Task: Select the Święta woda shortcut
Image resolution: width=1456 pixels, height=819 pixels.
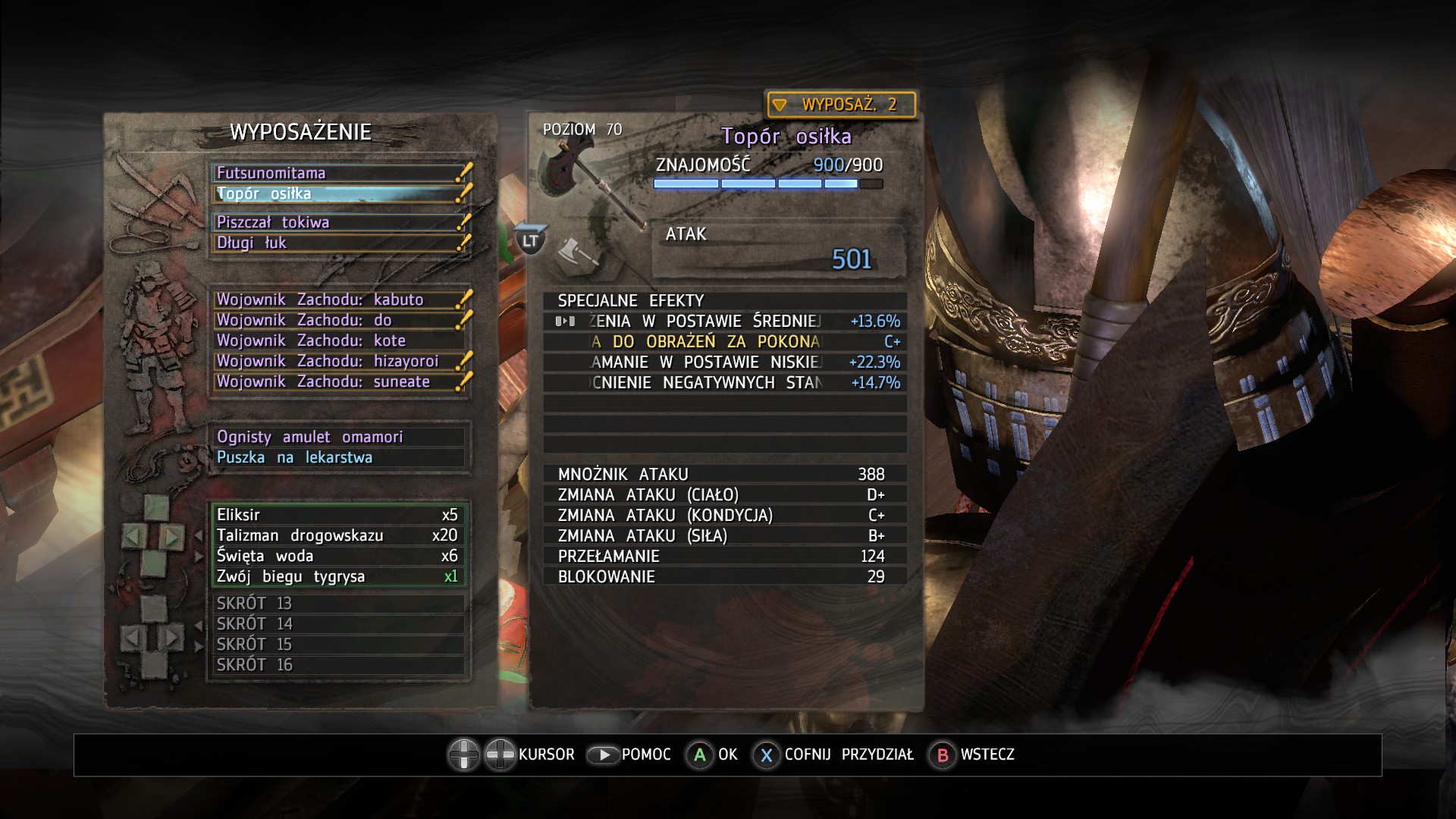Action: click(x=338, y=556)
